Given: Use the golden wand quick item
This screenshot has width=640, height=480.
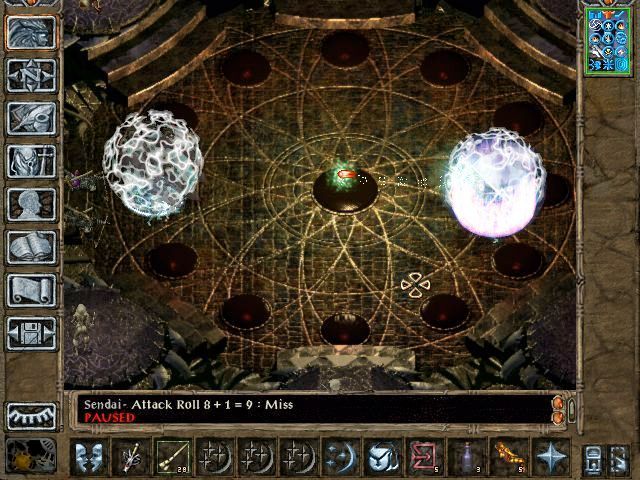Looking at the screenshot, I should (x=508, y=457).
